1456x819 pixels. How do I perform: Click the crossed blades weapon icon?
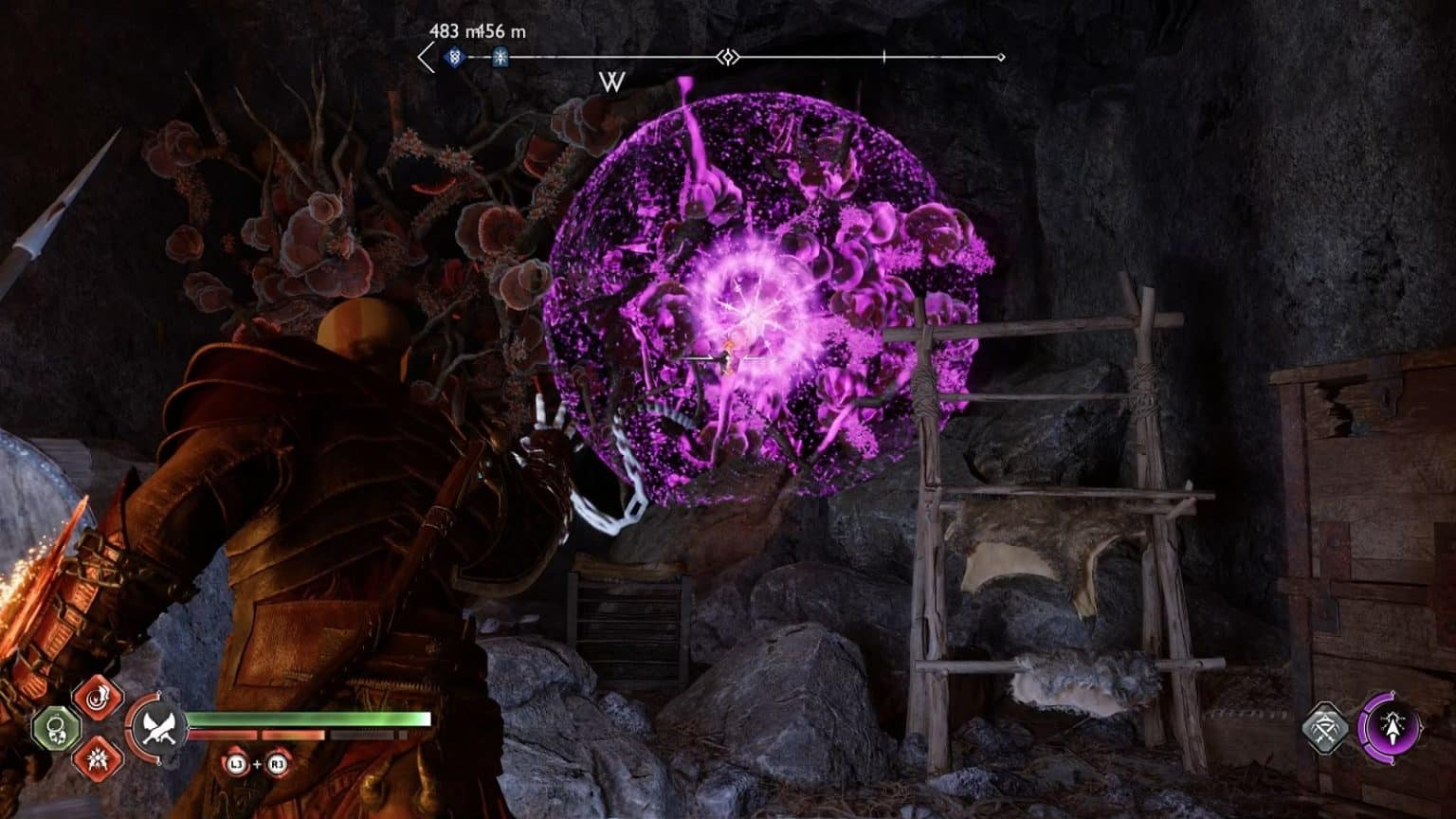point(156,728)
